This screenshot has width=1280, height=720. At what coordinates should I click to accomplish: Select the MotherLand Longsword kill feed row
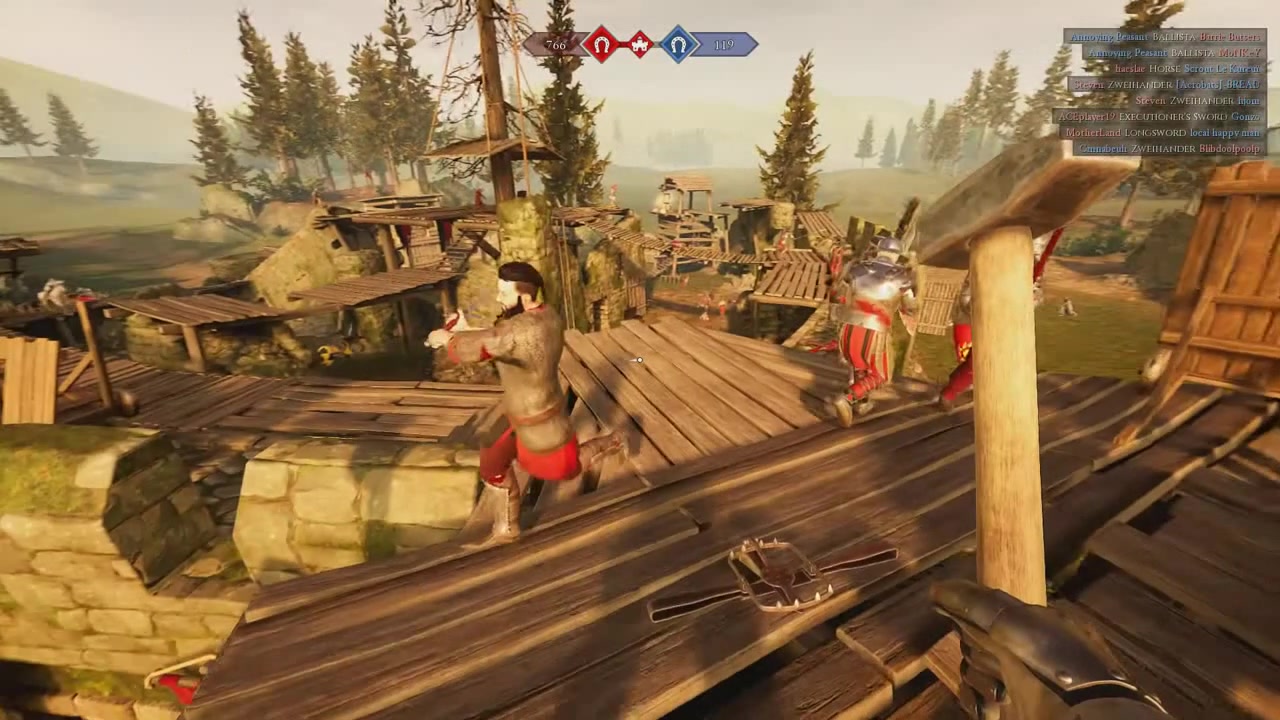click(x=1163, y=133)
